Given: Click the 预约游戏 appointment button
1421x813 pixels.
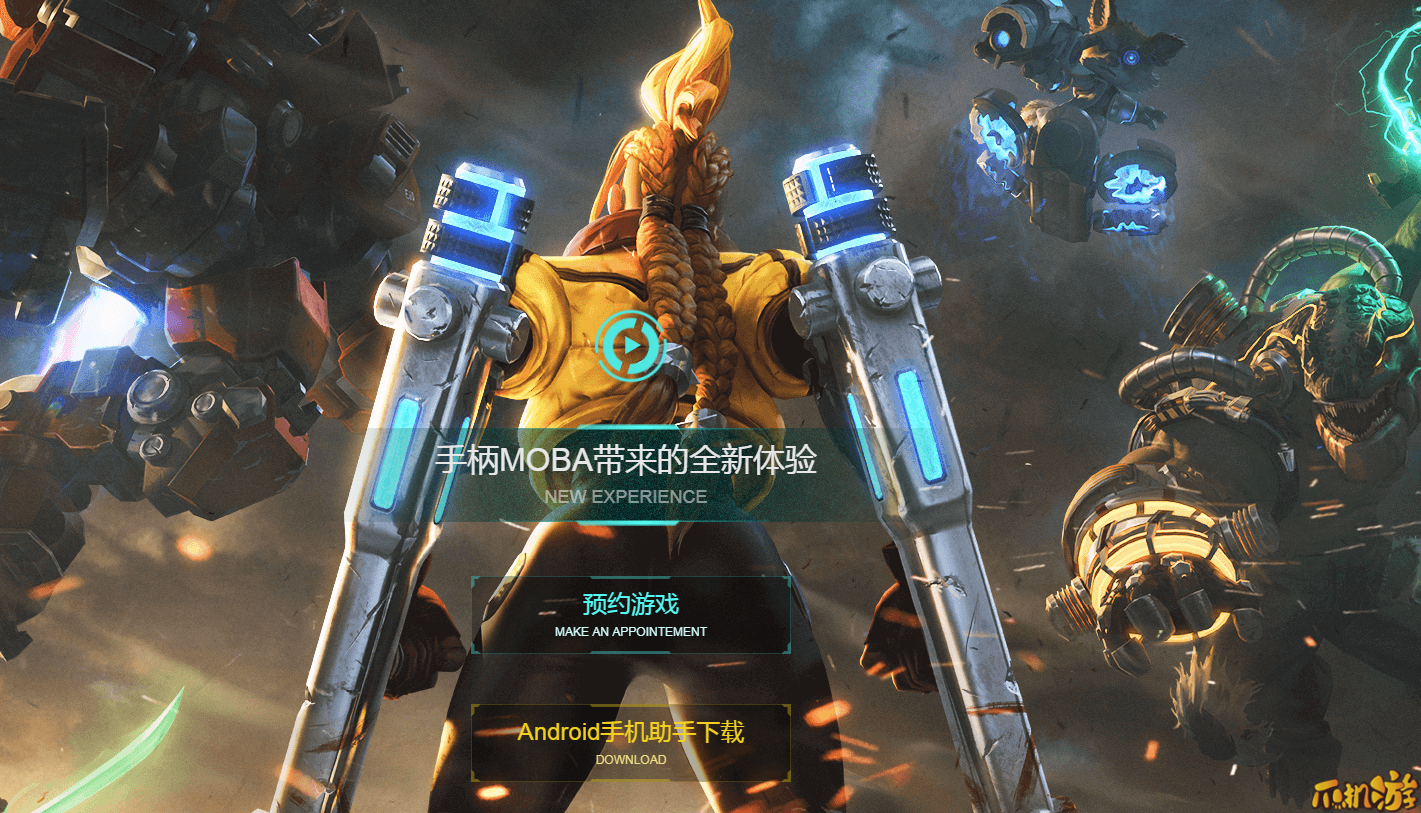Looking at the screenshot, I should pos(631,615).
